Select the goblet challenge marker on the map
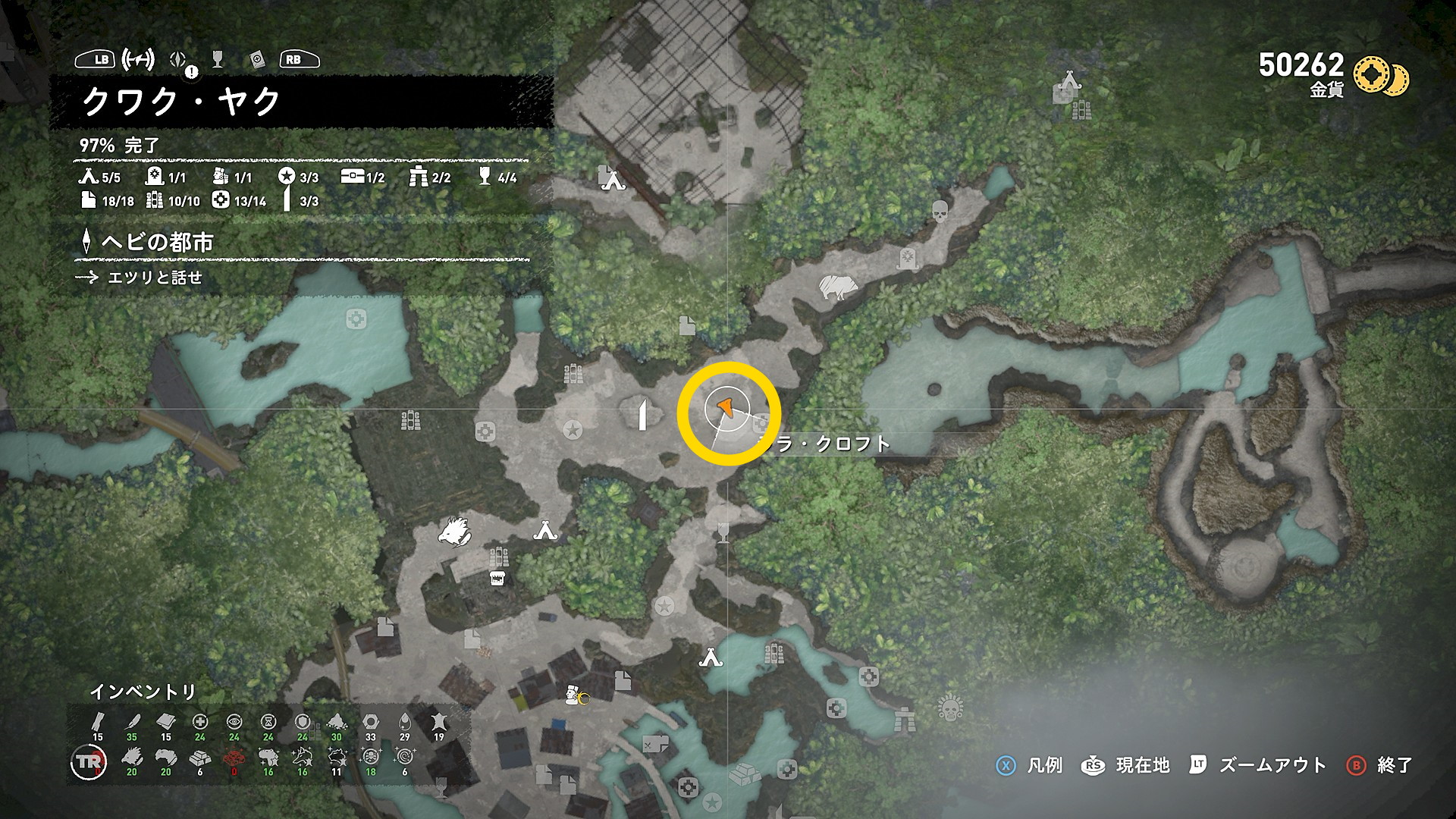 point(723,533)
